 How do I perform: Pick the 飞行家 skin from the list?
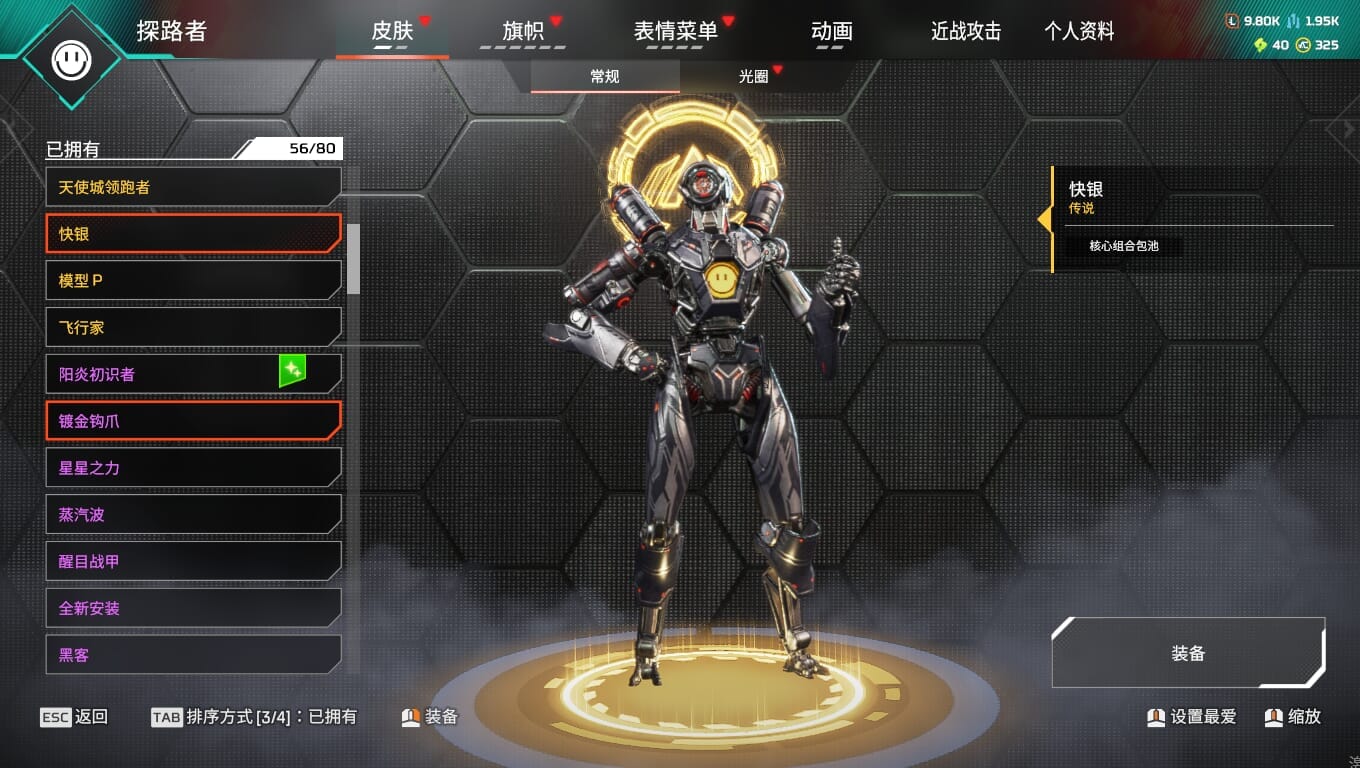point(193,328)
